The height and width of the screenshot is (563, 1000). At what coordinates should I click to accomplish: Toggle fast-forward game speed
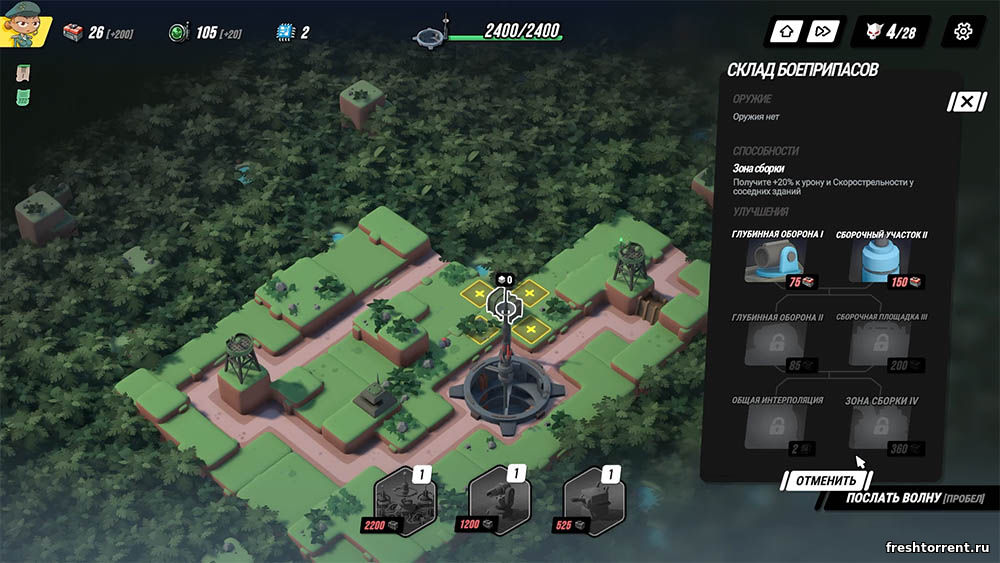pyautogui.click(x=822, y=31)
